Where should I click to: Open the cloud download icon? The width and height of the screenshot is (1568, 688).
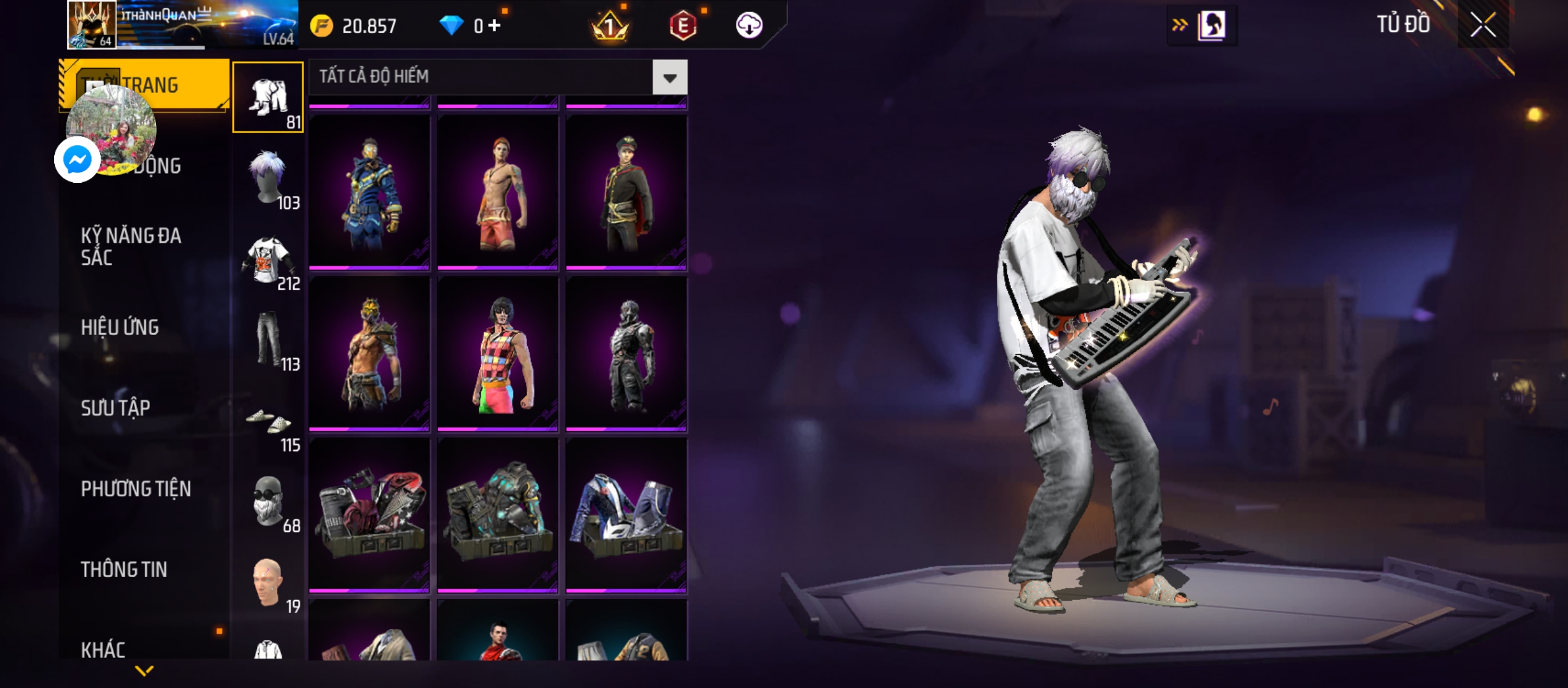[749, 25]
